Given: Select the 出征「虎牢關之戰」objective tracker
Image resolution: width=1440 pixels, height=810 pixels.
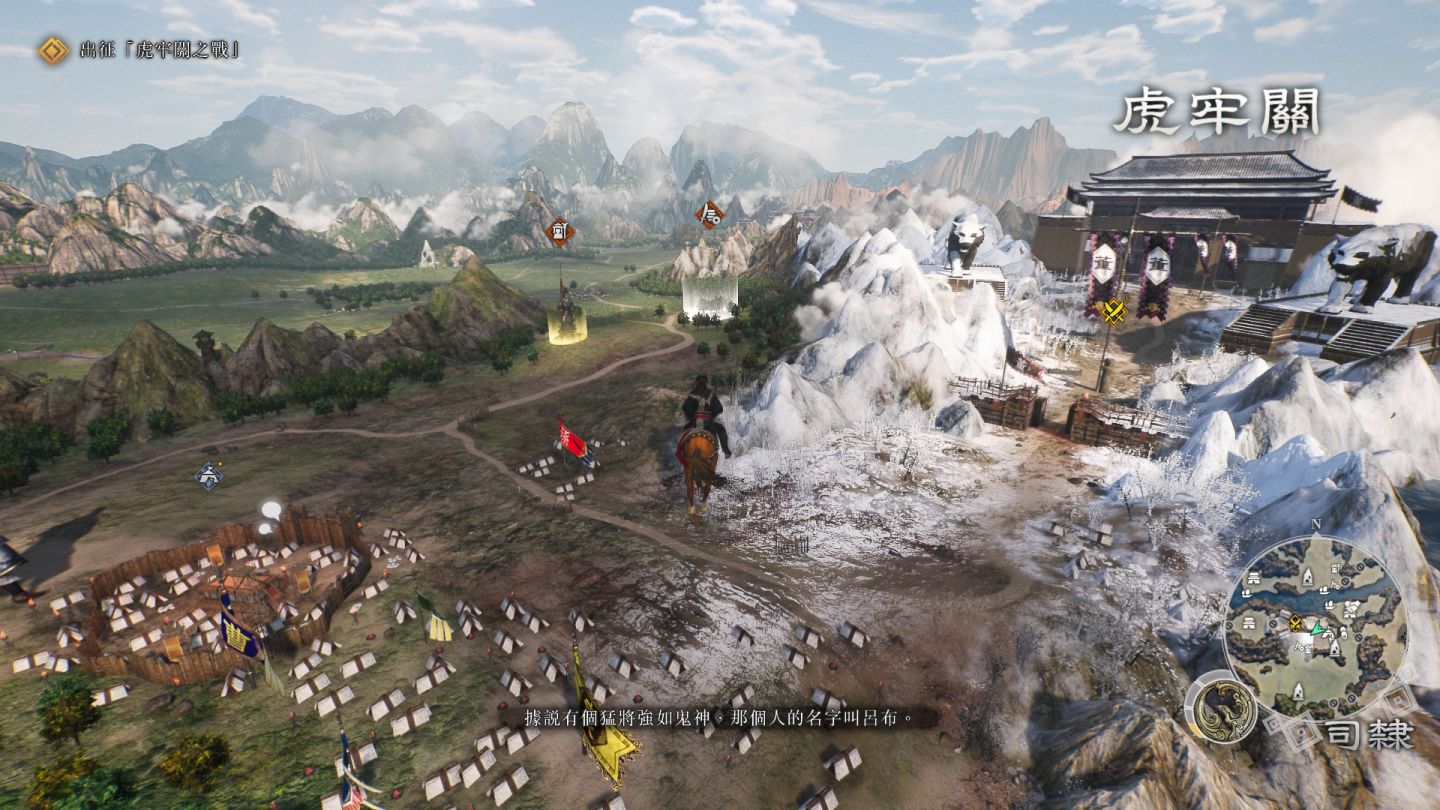Looking at the screenshot, I should coord(140,50).
